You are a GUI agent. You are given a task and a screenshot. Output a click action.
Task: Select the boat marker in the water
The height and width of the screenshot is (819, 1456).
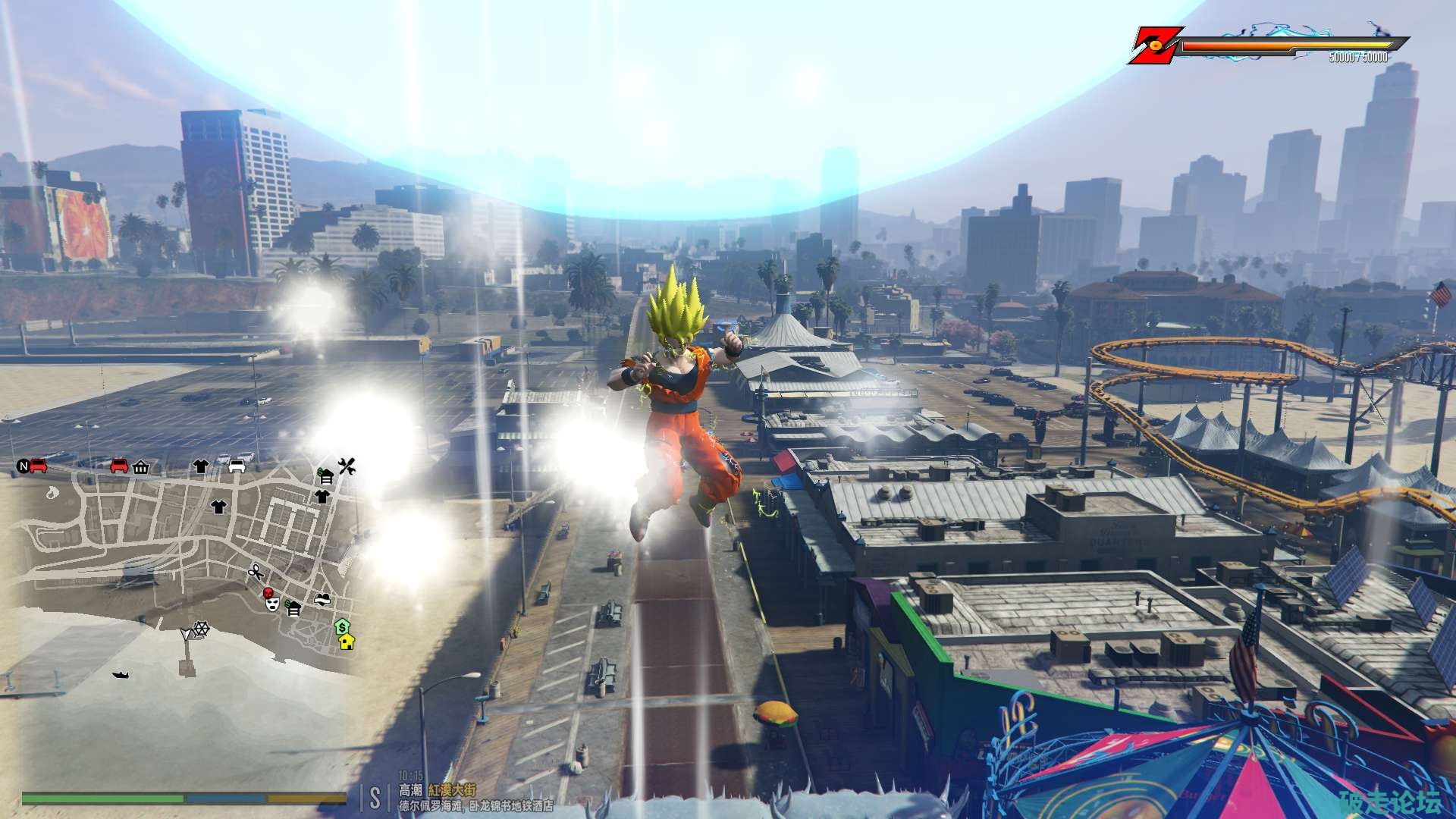point(121,674)
